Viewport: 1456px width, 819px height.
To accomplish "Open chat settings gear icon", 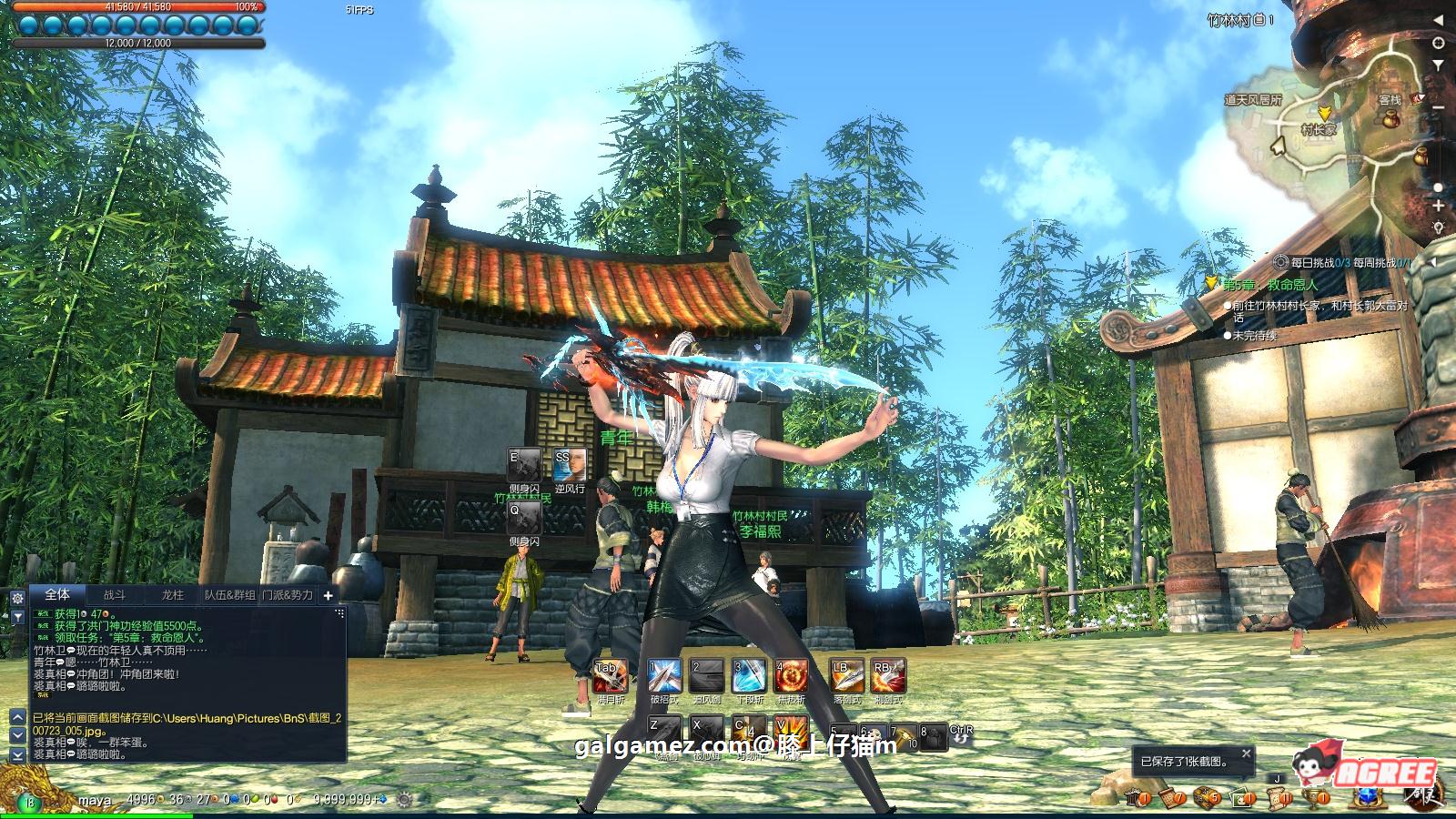I will coord(17,598).
